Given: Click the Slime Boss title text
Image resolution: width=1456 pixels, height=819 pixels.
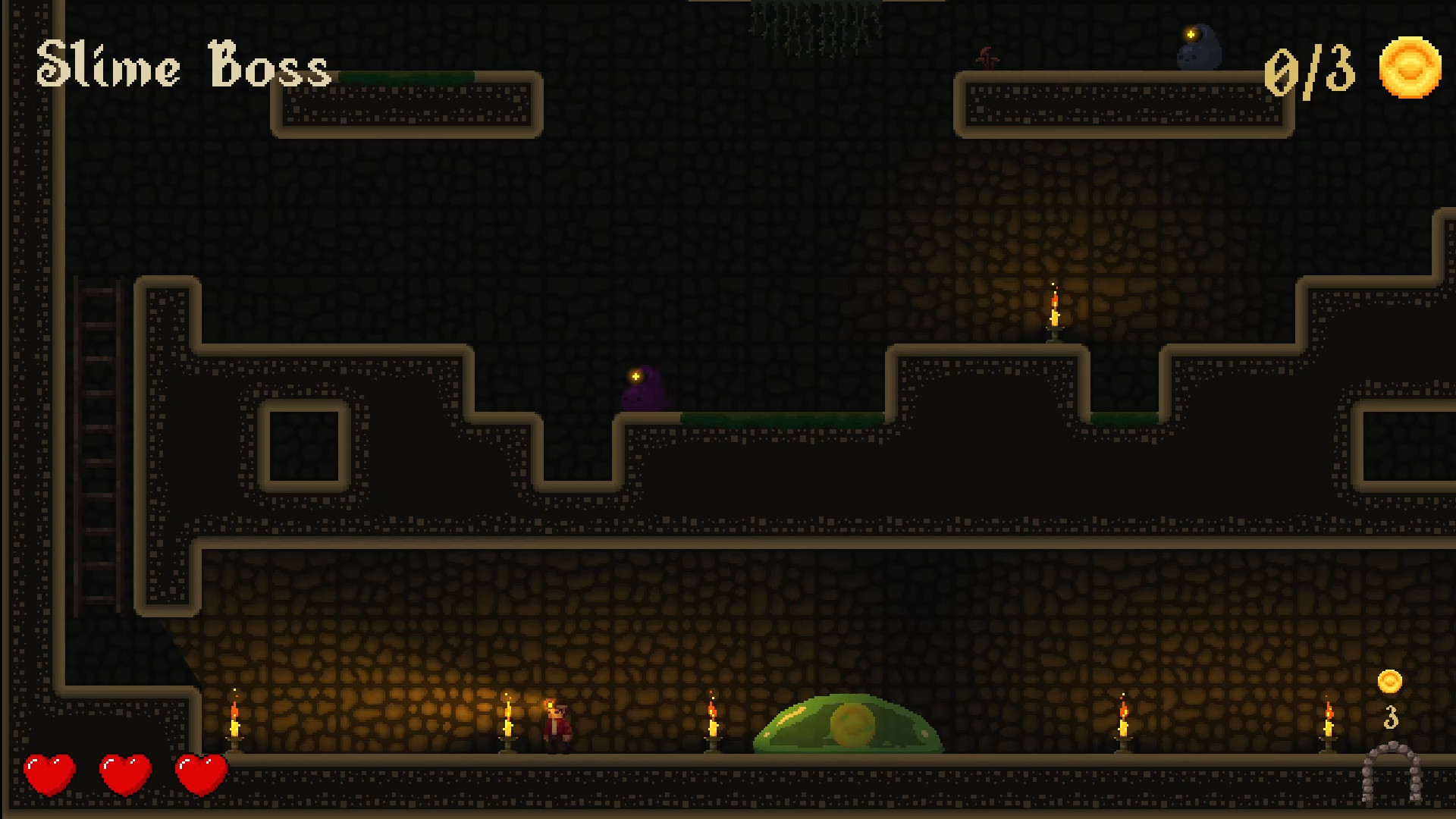Looking at the screenshot, I should point(184,67).
